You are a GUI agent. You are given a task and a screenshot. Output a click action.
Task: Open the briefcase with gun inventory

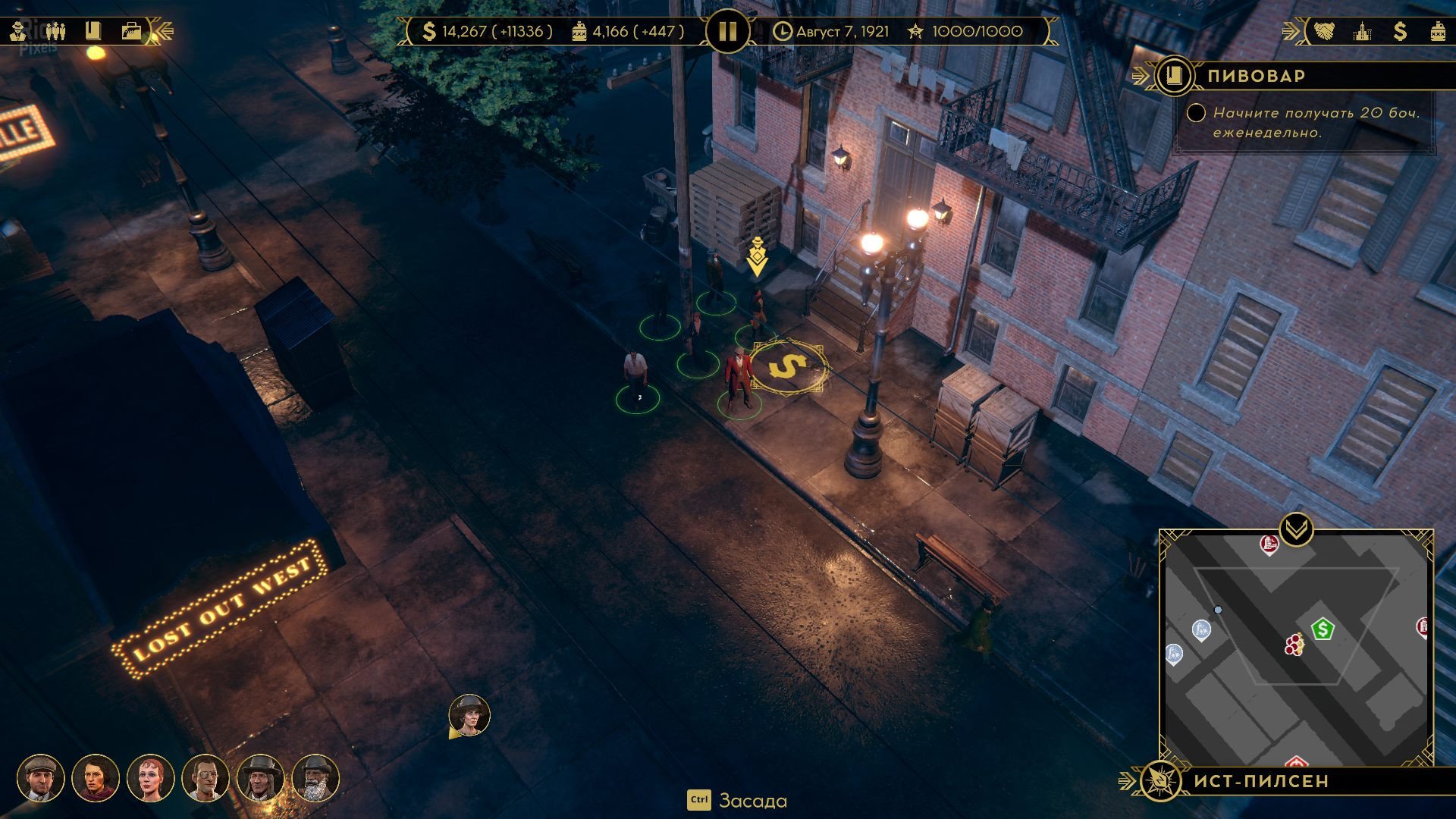tap(131, 31)
